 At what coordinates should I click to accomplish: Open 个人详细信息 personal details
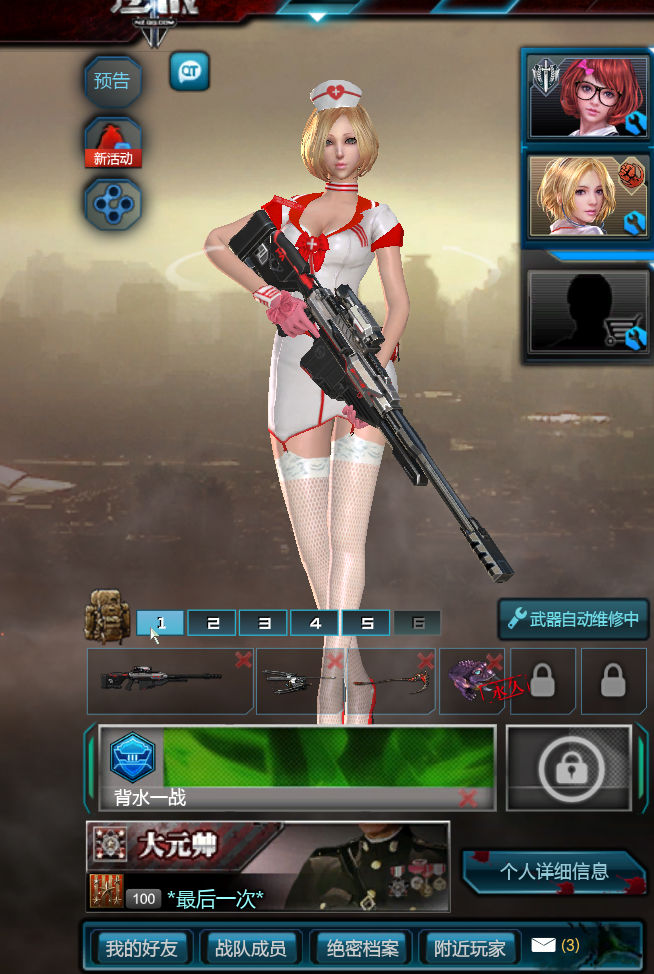[x=554, y=871]
